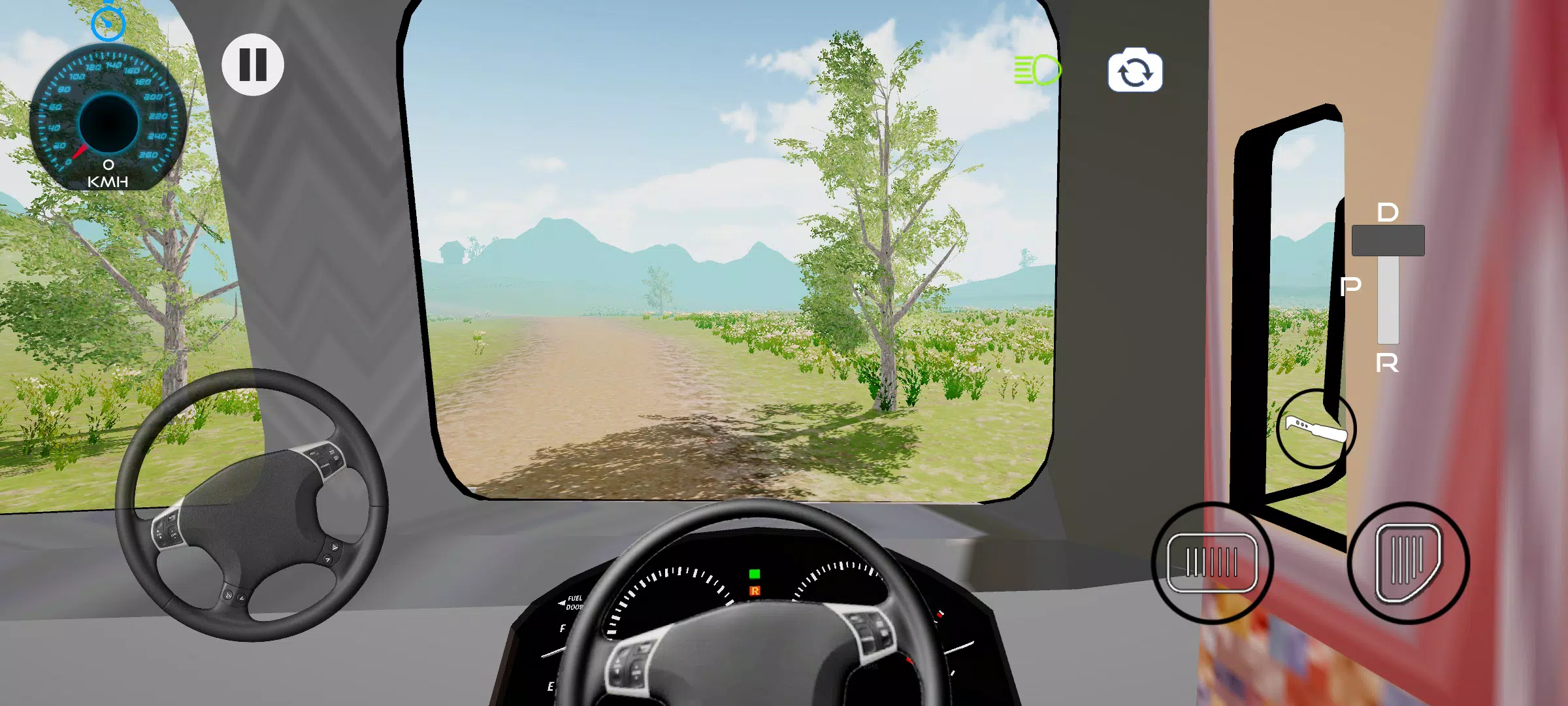
Task: Hit the tall accelerator pedal
Action: (1408, 563)
